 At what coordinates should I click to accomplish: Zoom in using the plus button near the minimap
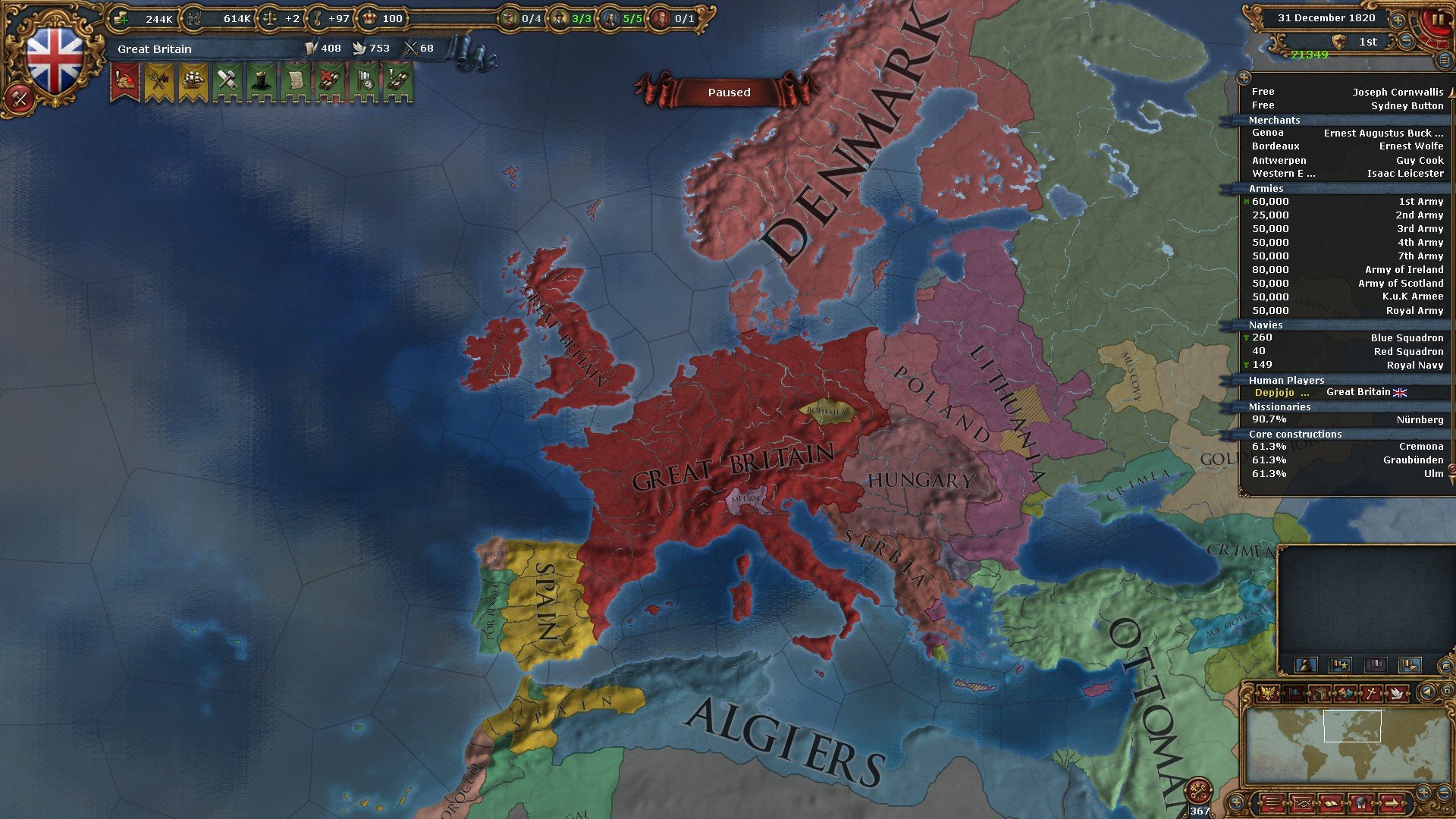[1424, 792]
